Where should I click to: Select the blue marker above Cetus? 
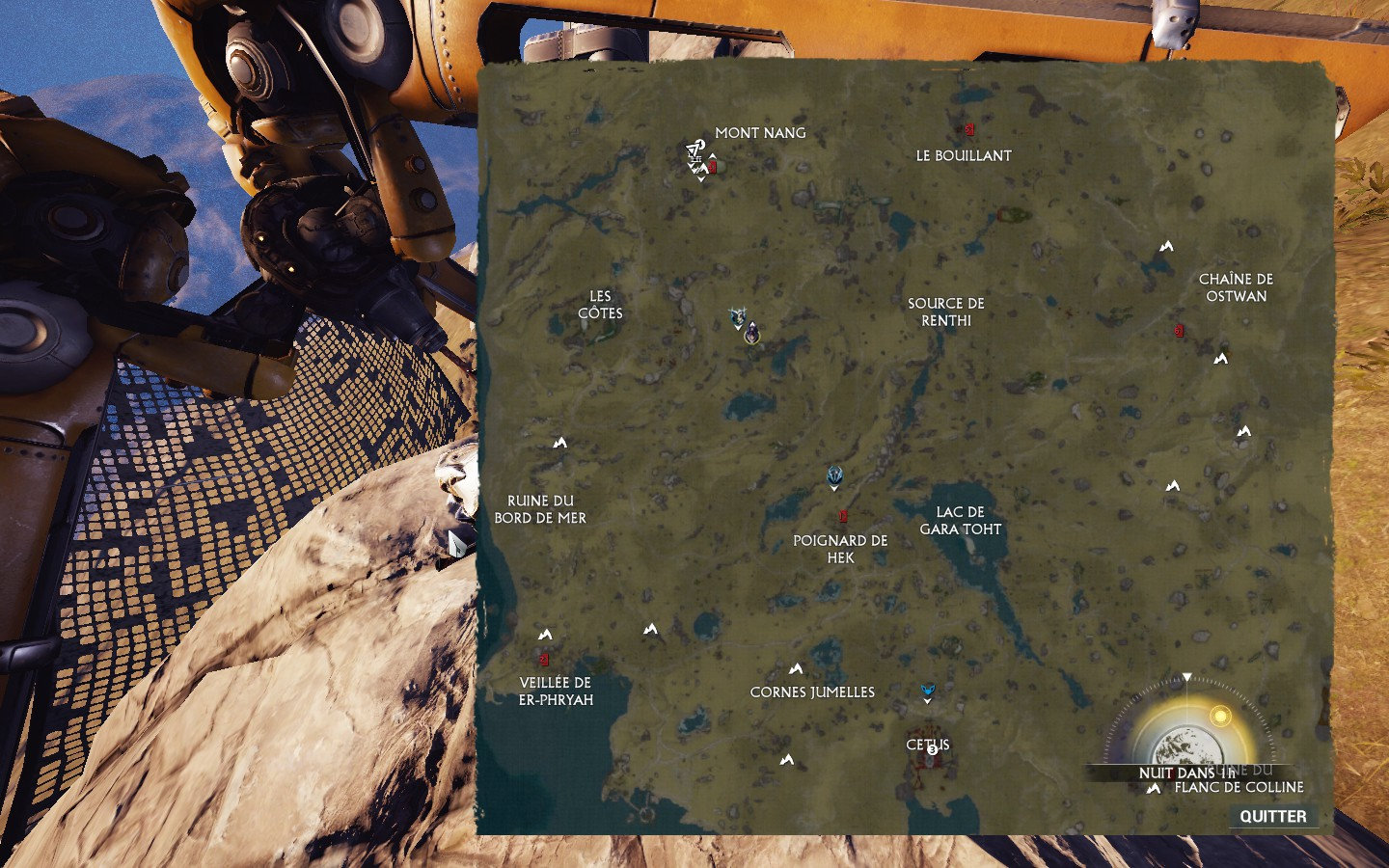(x=927, y=689)
